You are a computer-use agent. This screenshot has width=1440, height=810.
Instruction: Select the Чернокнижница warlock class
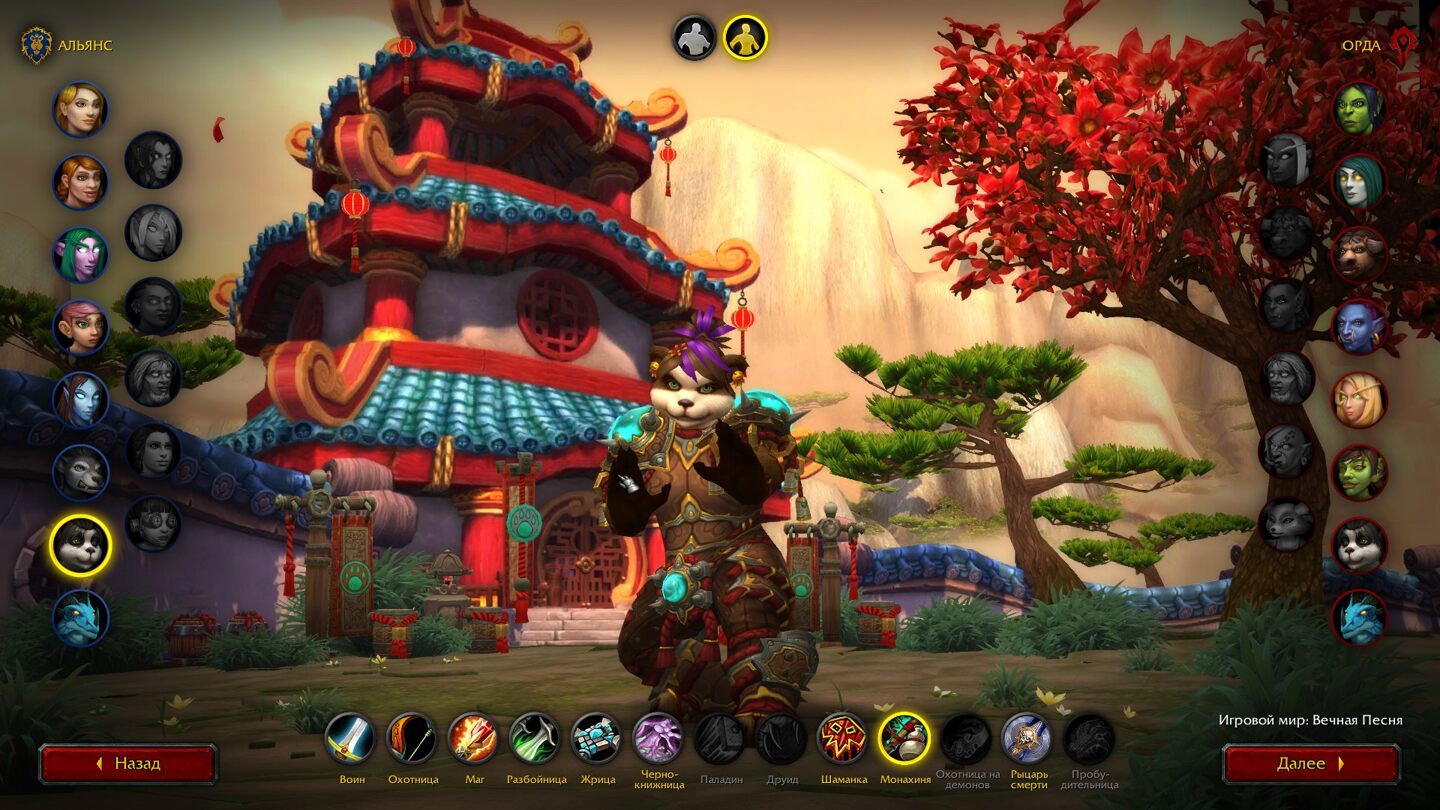658,739
